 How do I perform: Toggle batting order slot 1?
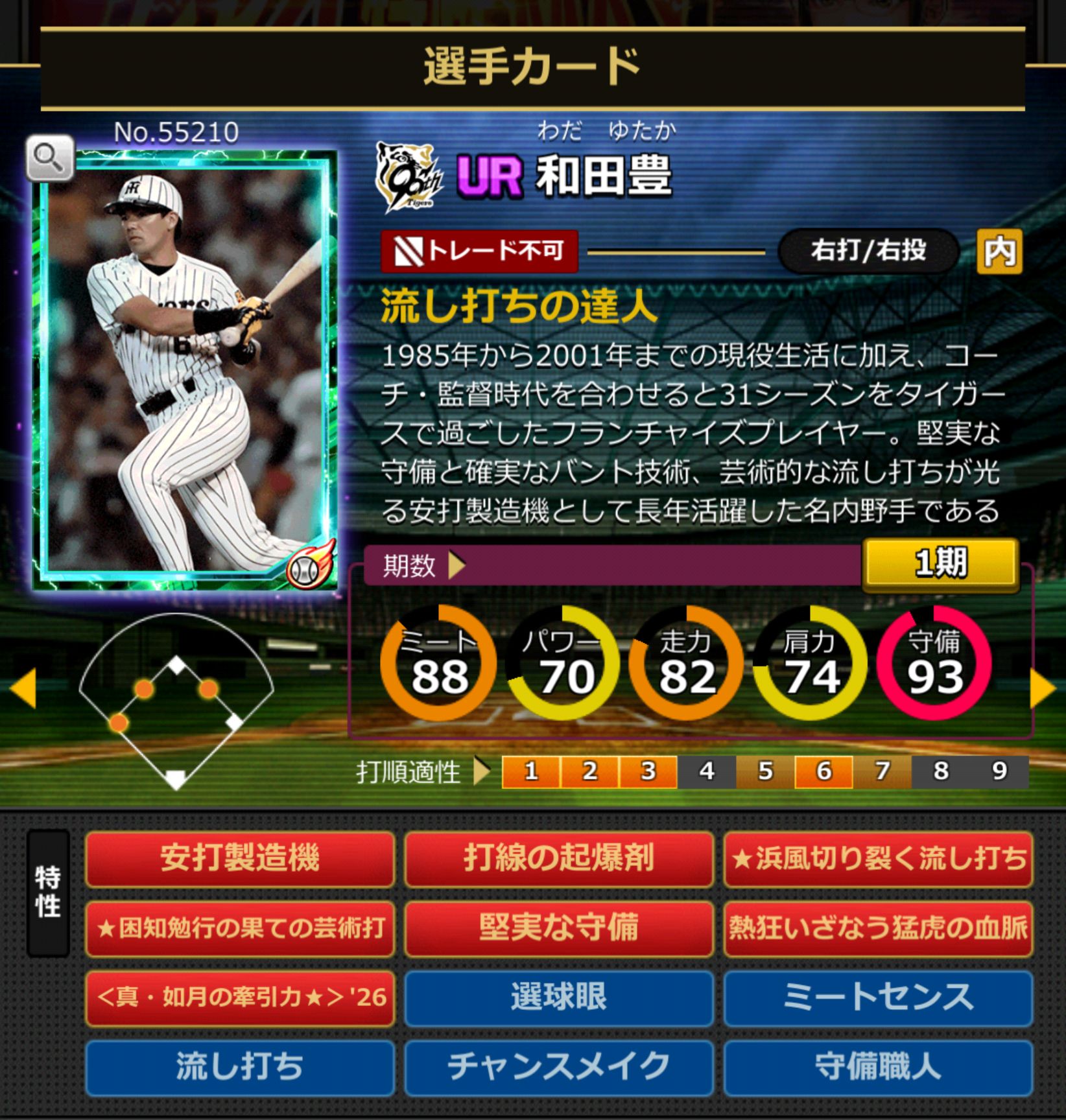(x=530, y=771)
